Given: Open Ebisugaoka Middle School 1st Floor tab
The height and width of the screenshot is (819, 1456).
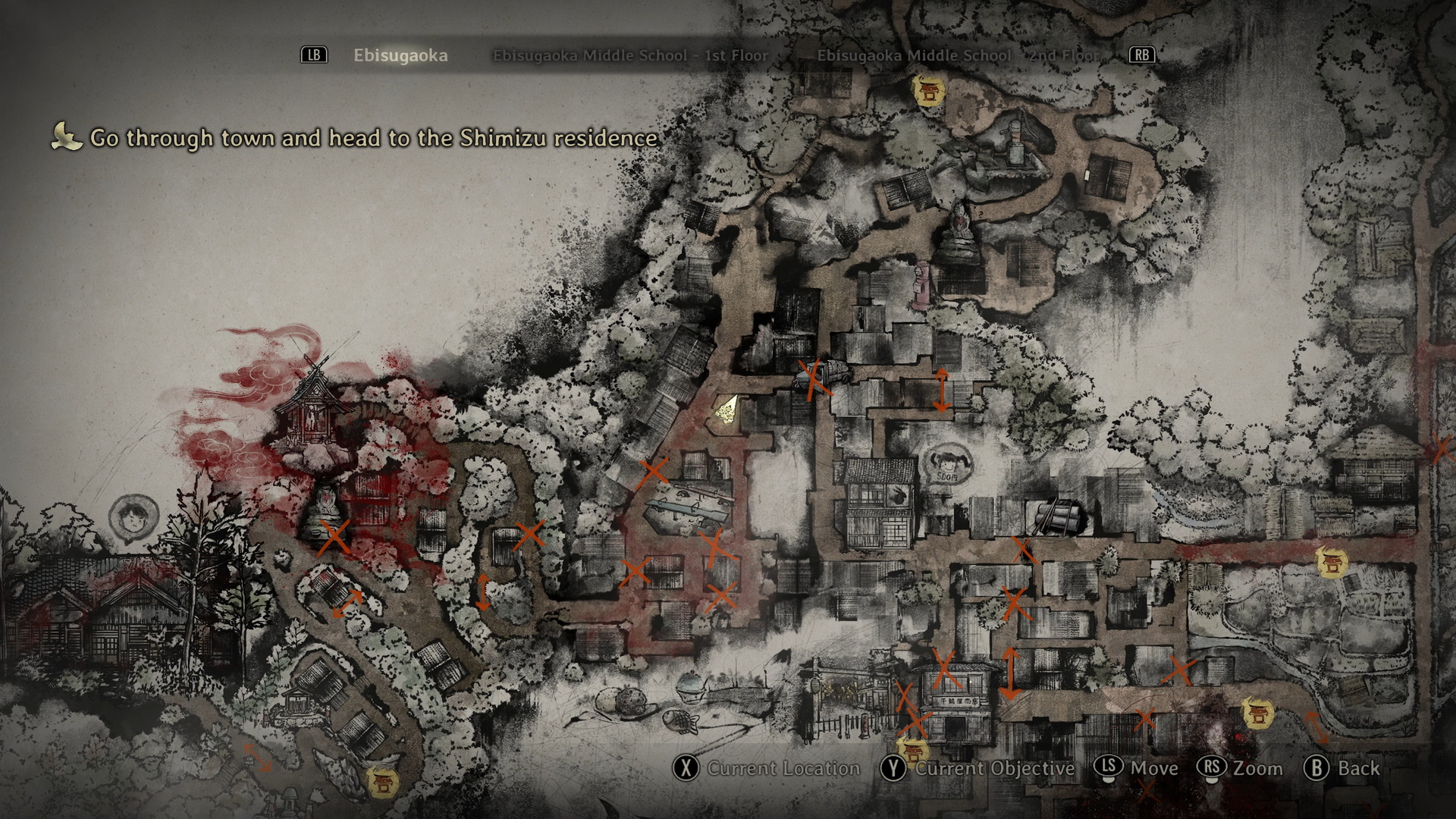Looking at the screenshot, I should point(630,55).
